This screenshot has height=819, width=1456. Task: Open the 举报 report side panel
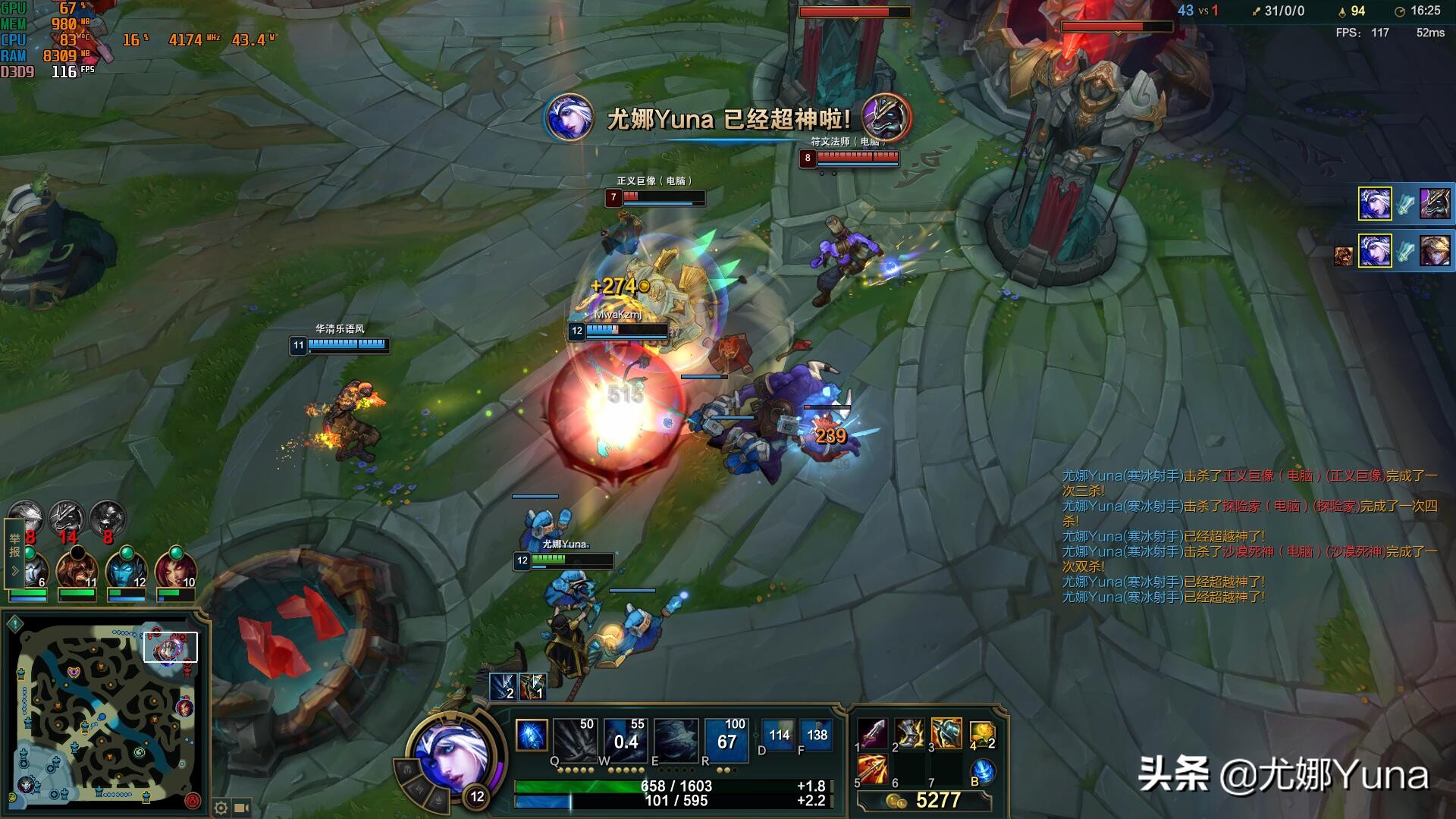tap(14, 554)
